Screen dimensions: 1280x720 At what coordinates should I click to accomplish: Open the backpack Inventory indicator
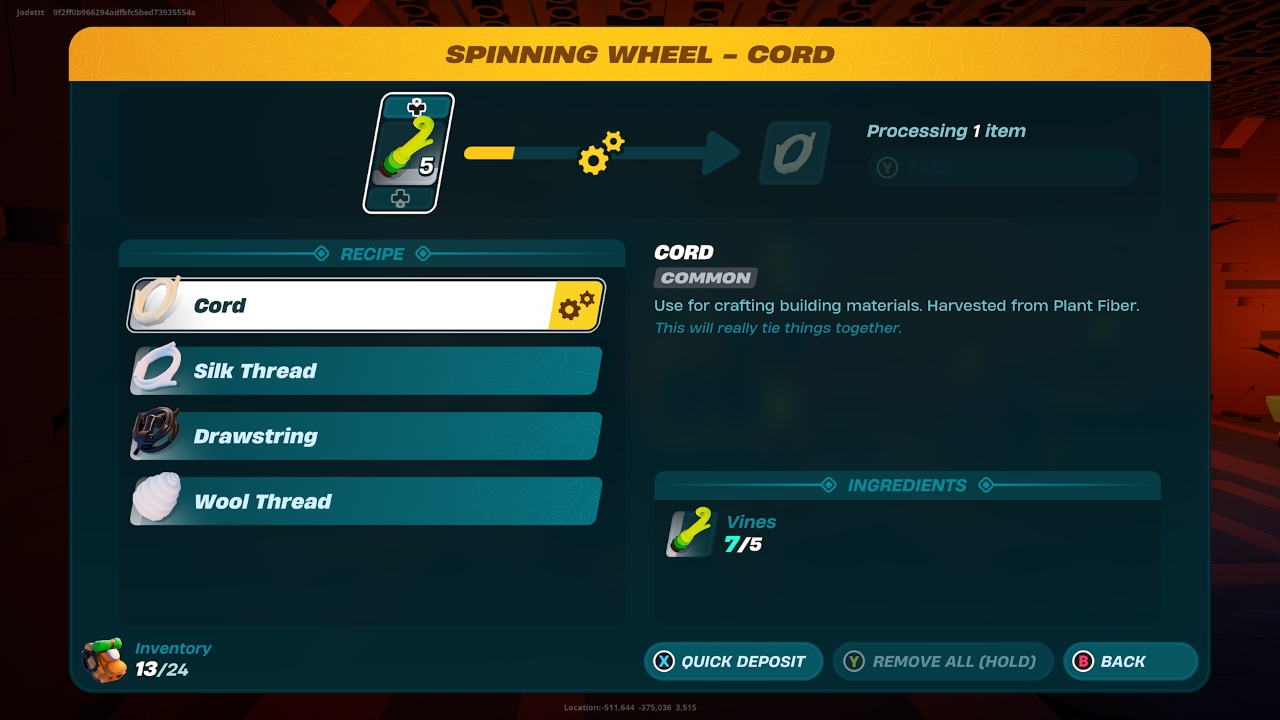tap(148, 659)
